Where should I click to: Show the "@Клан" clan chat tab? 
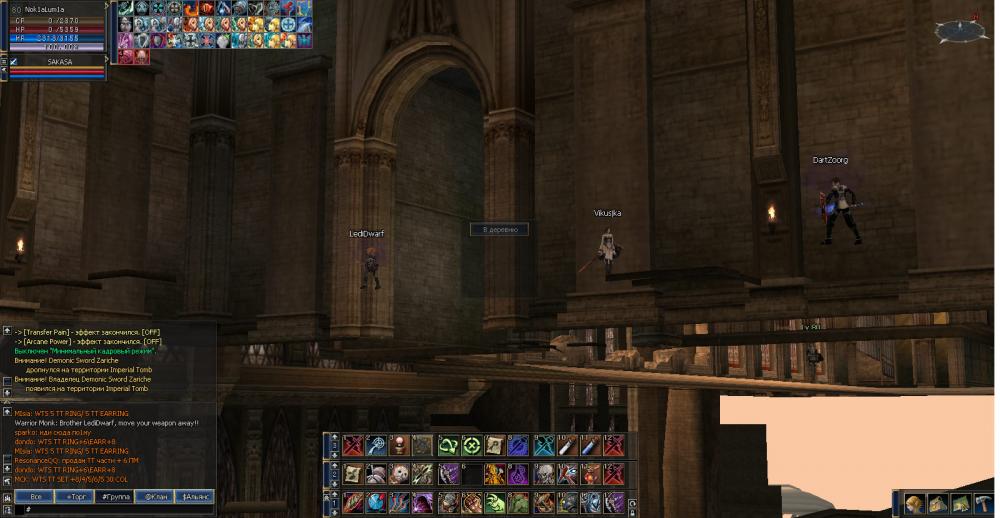(x=155, y=496)
